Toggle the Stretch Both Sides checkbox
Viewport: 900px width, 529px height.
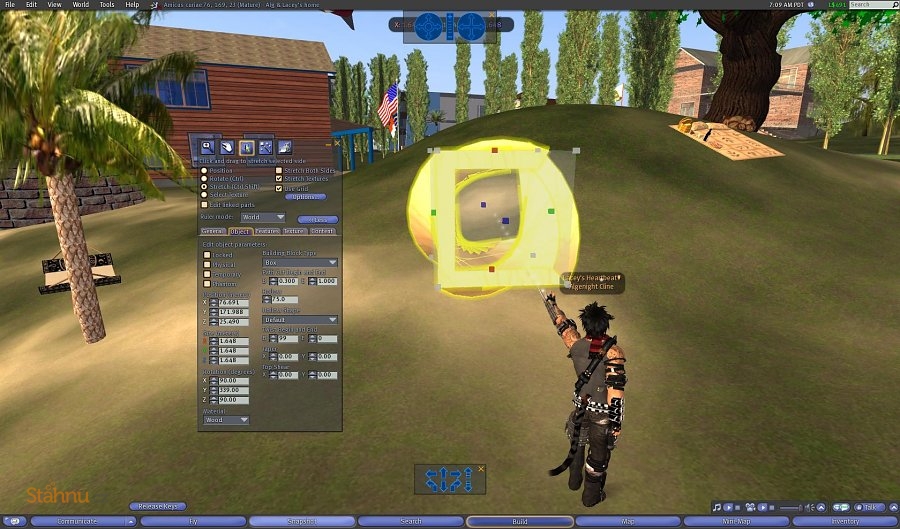point(279,170)
